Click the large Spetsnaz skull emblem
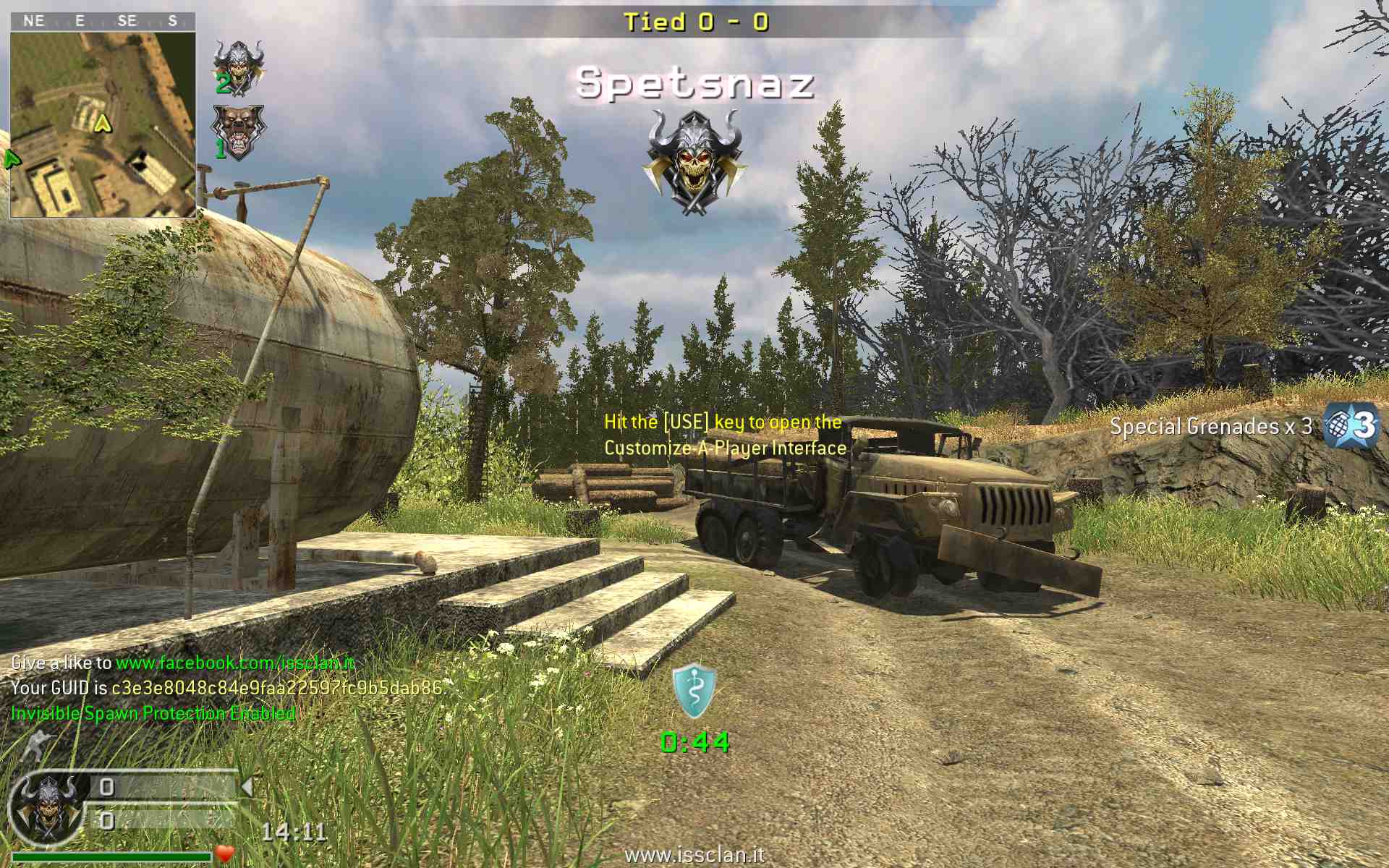 [694, 161]
